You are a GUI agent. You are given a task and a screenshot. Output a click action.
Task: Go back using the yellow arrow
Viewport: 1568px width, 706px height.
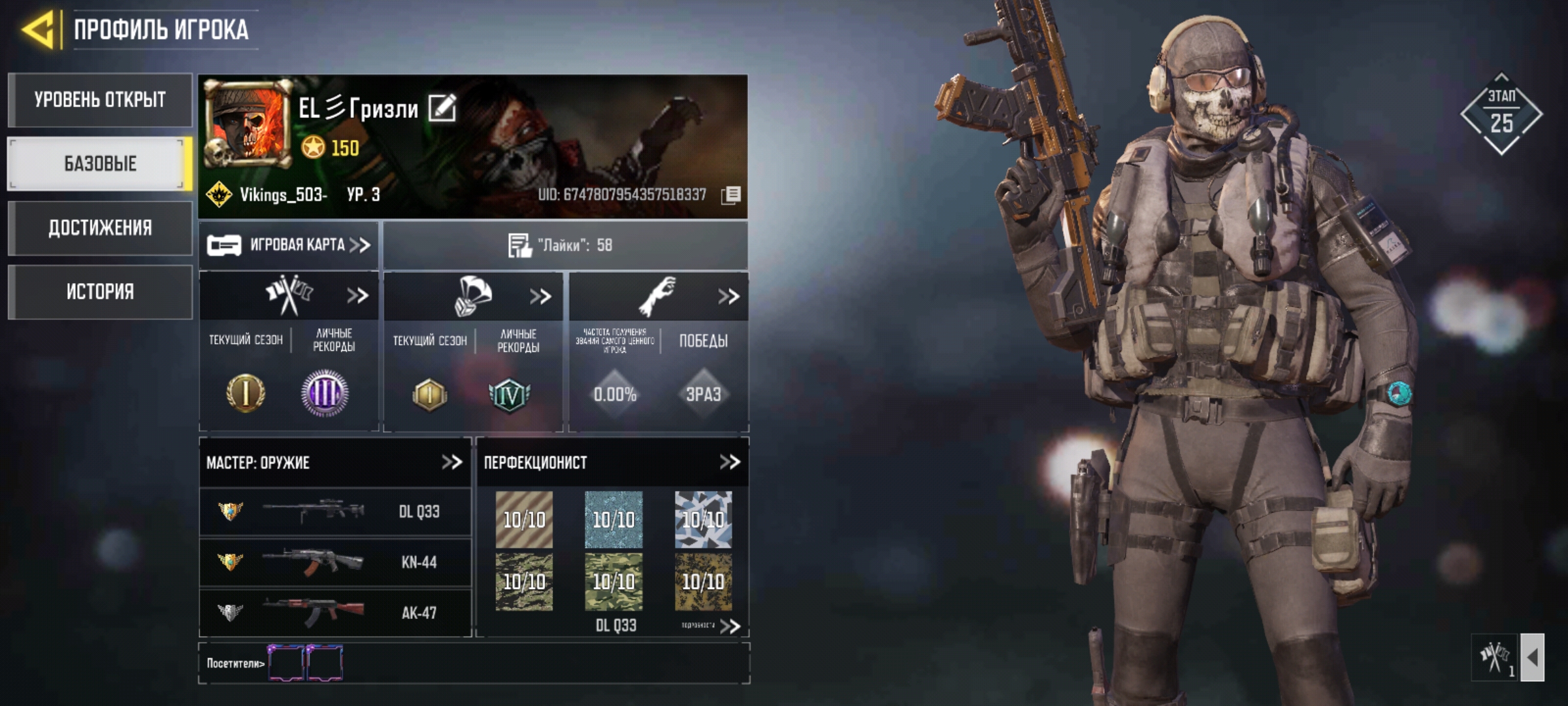click(38, 29)
